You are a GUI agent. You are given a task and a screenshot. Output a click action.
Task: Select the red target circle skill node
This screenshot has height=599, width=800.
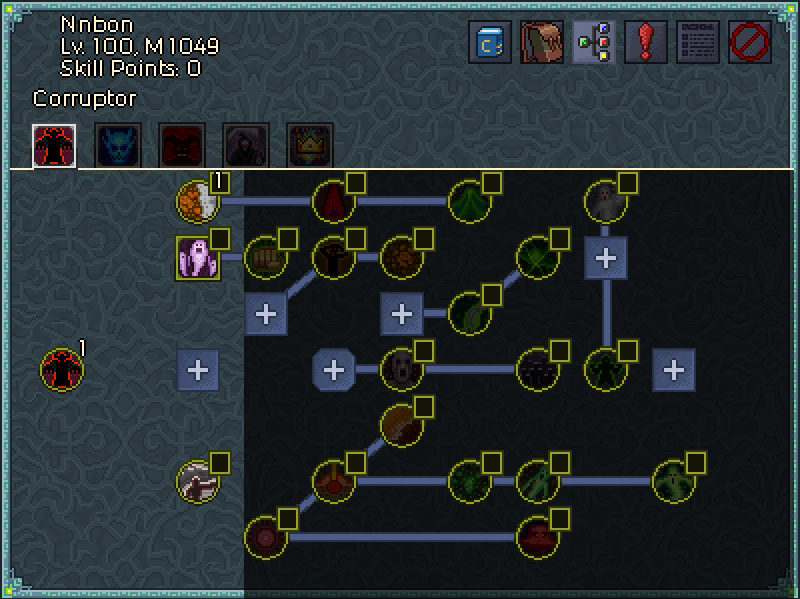[x=265, y=537]
